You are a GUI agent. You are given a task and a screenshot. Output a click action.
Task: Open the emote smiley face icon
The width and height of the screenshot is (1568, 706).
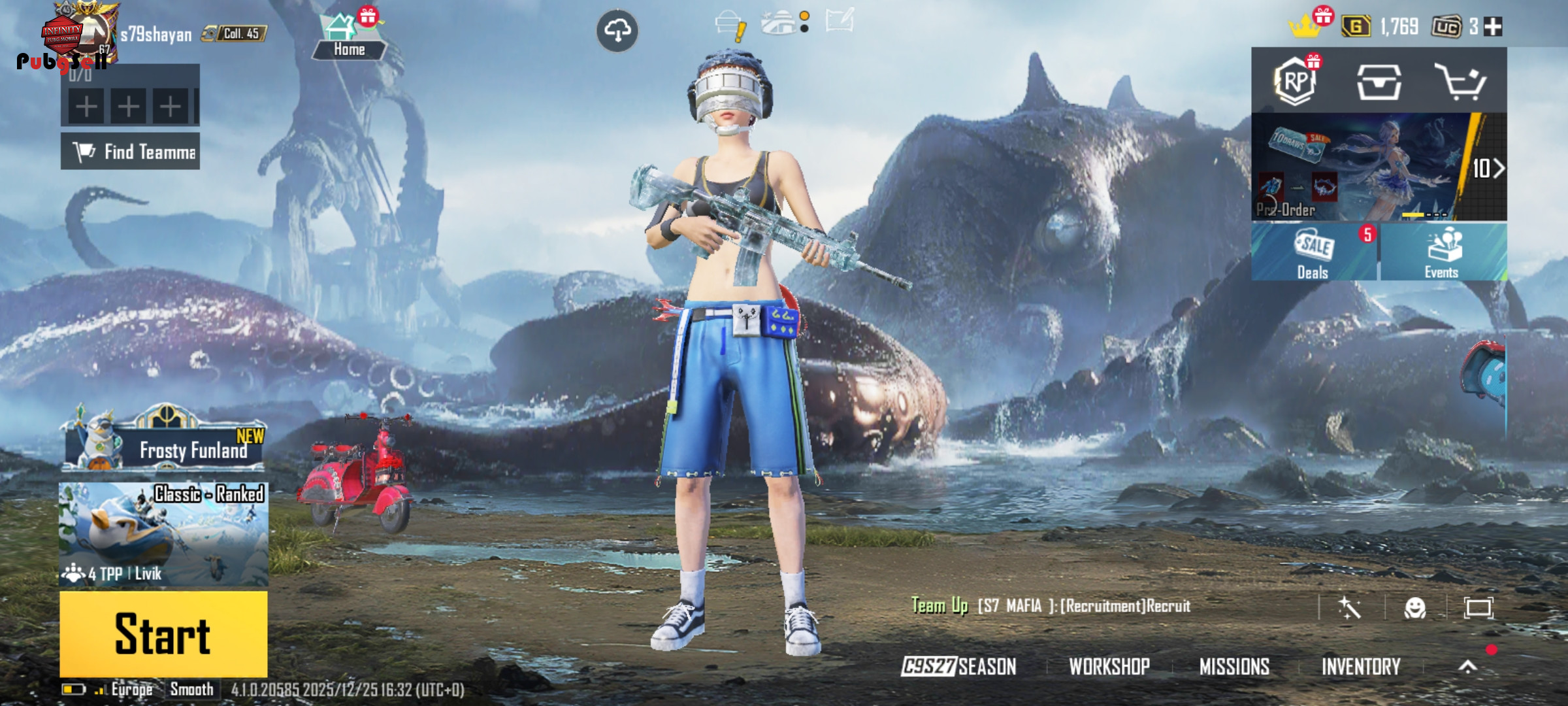click(x=1415, y=608)
